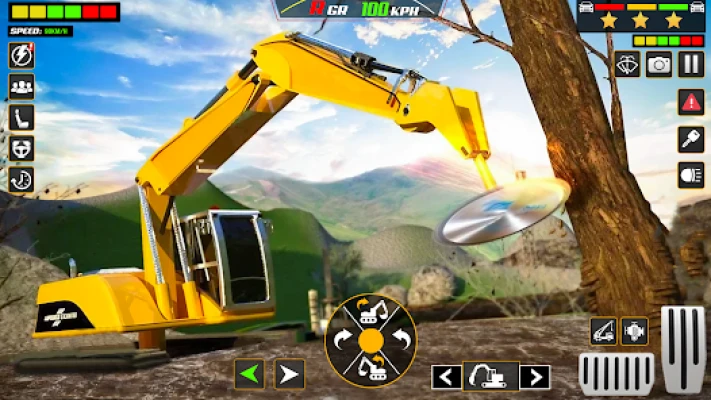Click the clock rewind icon
Viewport: 711px width, 400px height.
(21, 179)
